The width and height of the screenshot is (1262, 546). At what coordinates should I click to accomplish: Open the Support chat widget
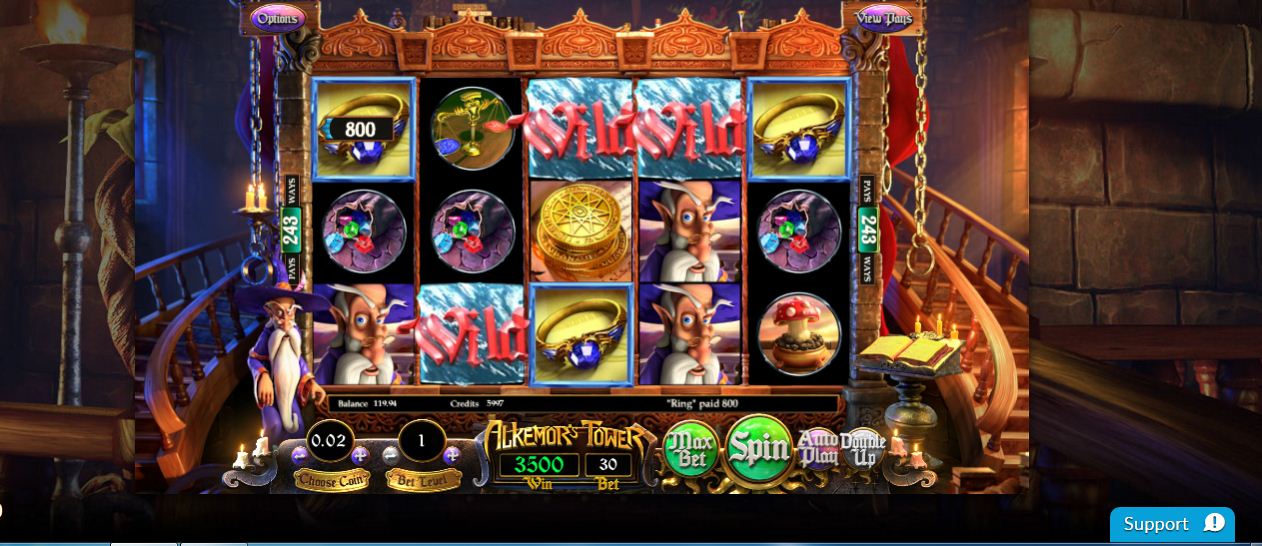point(1171,524)
